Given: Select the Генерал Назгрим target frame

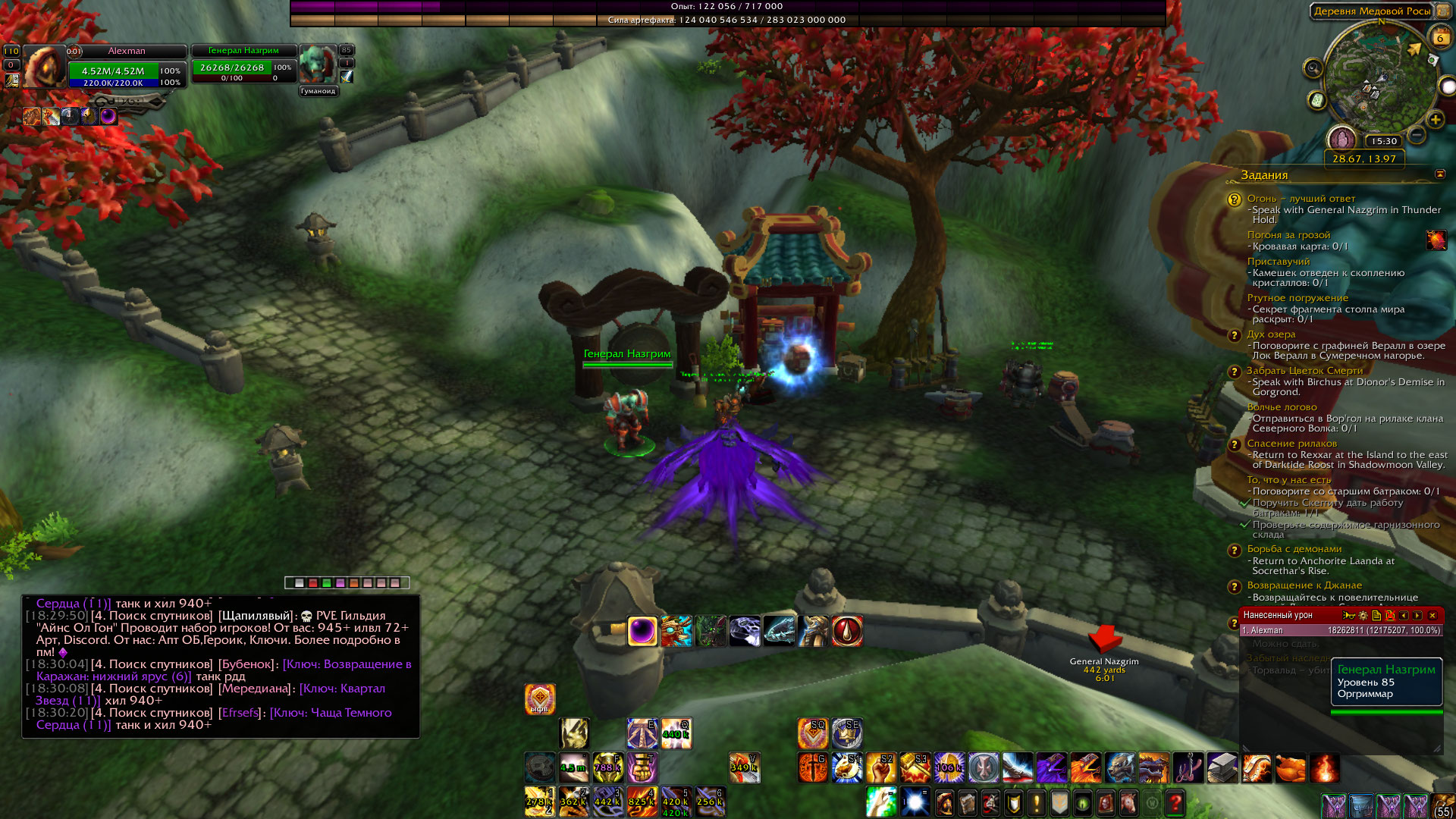Looking at the screenshot, I should click(243, 64).
